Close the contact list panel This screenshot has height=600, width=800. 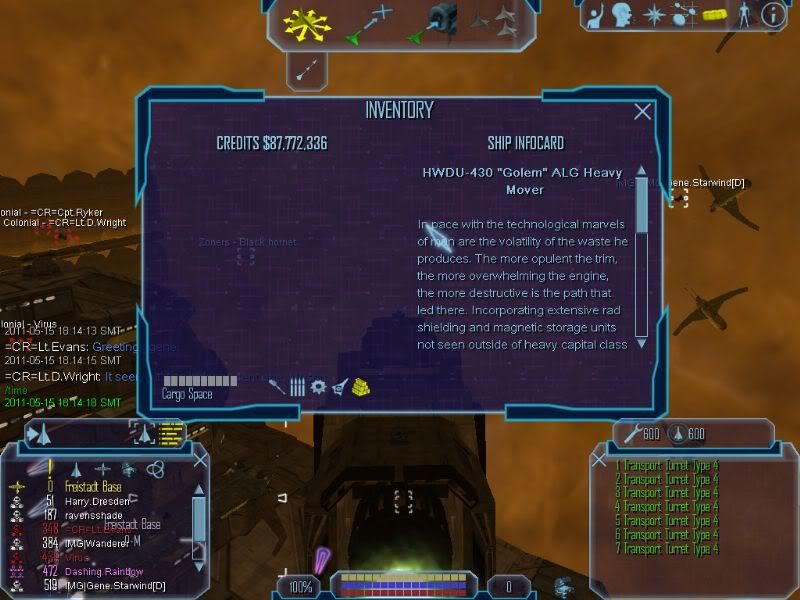tap(200, 461)
